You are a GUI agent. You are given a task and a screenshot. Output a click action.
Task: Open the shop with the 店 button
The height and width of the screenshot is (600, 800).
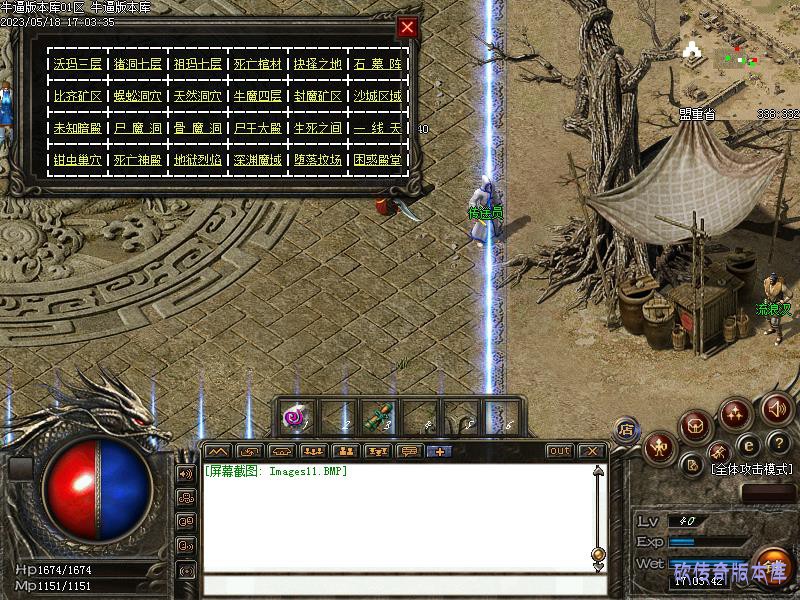(627, 430)
